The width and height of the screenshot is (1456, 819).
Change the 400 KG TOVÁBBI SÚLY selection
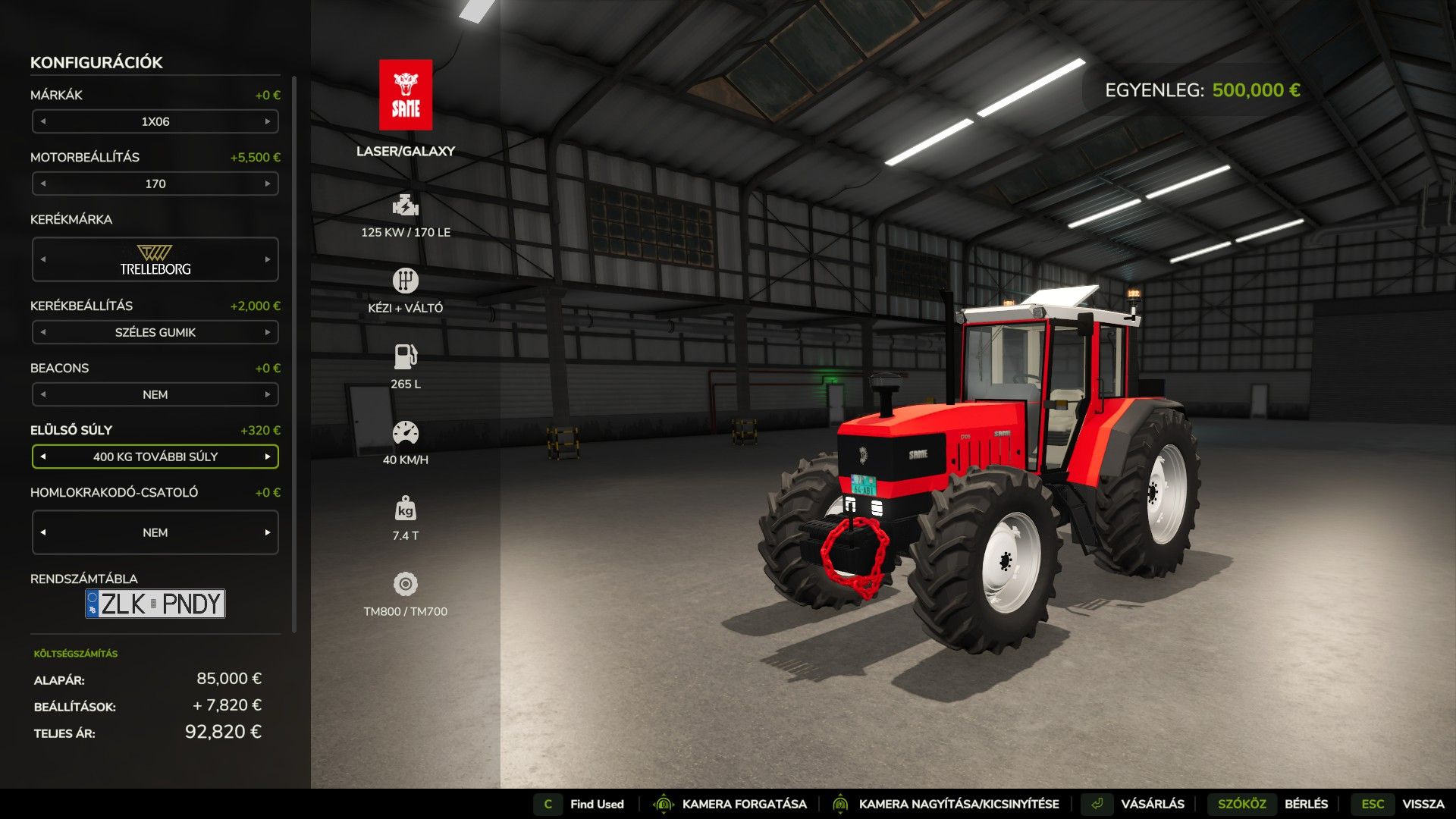coord(268,457)
